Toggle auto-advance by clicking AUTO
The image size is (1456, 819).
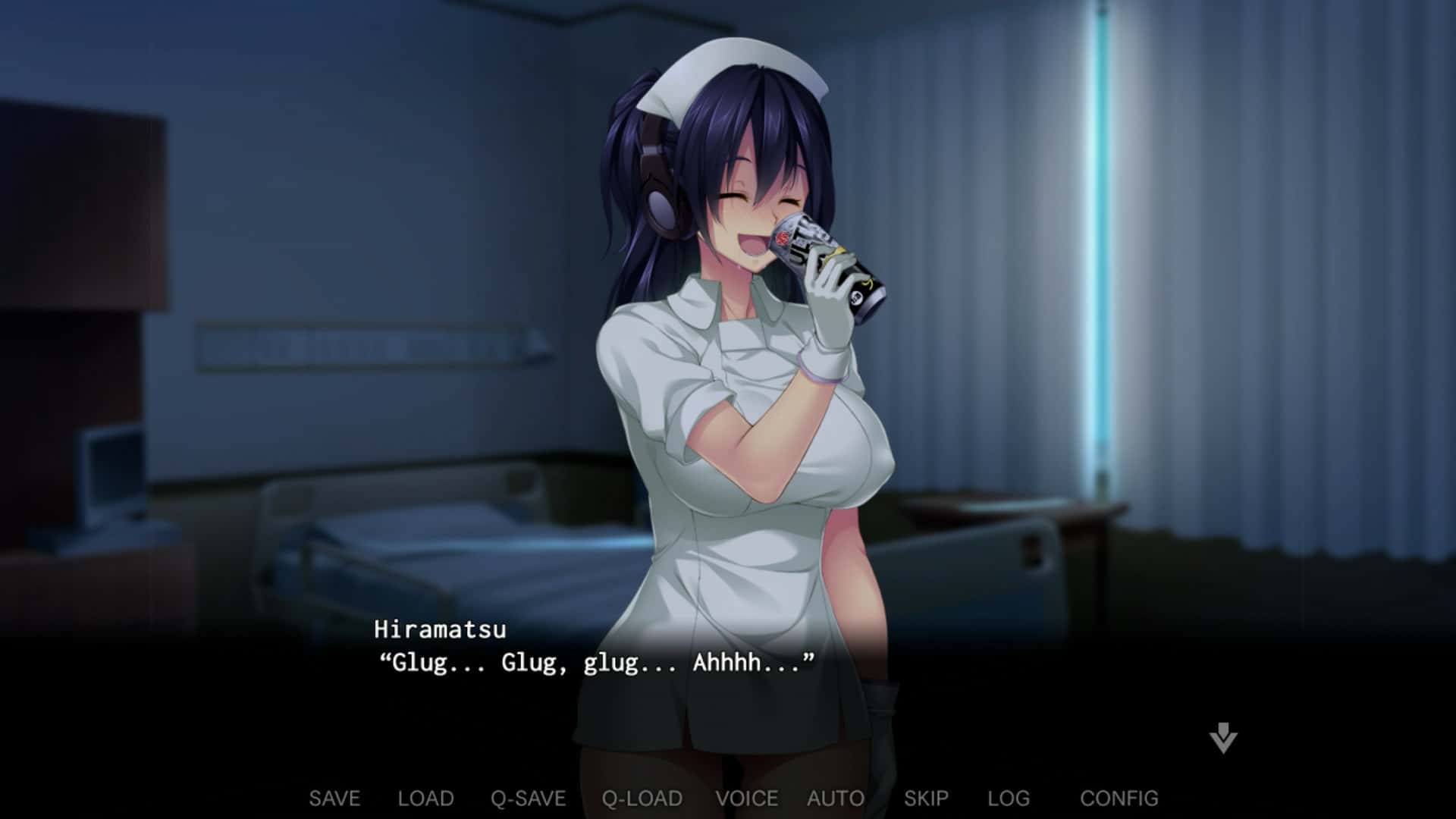pos(834,798)
